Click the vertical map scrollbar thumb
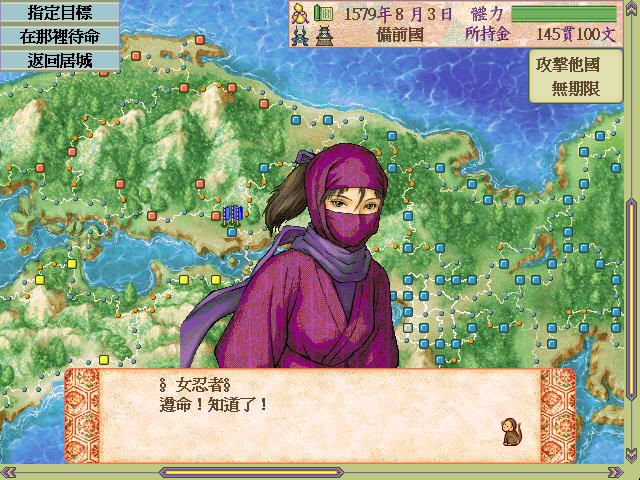The image size is (640, 480). point(632,290)
